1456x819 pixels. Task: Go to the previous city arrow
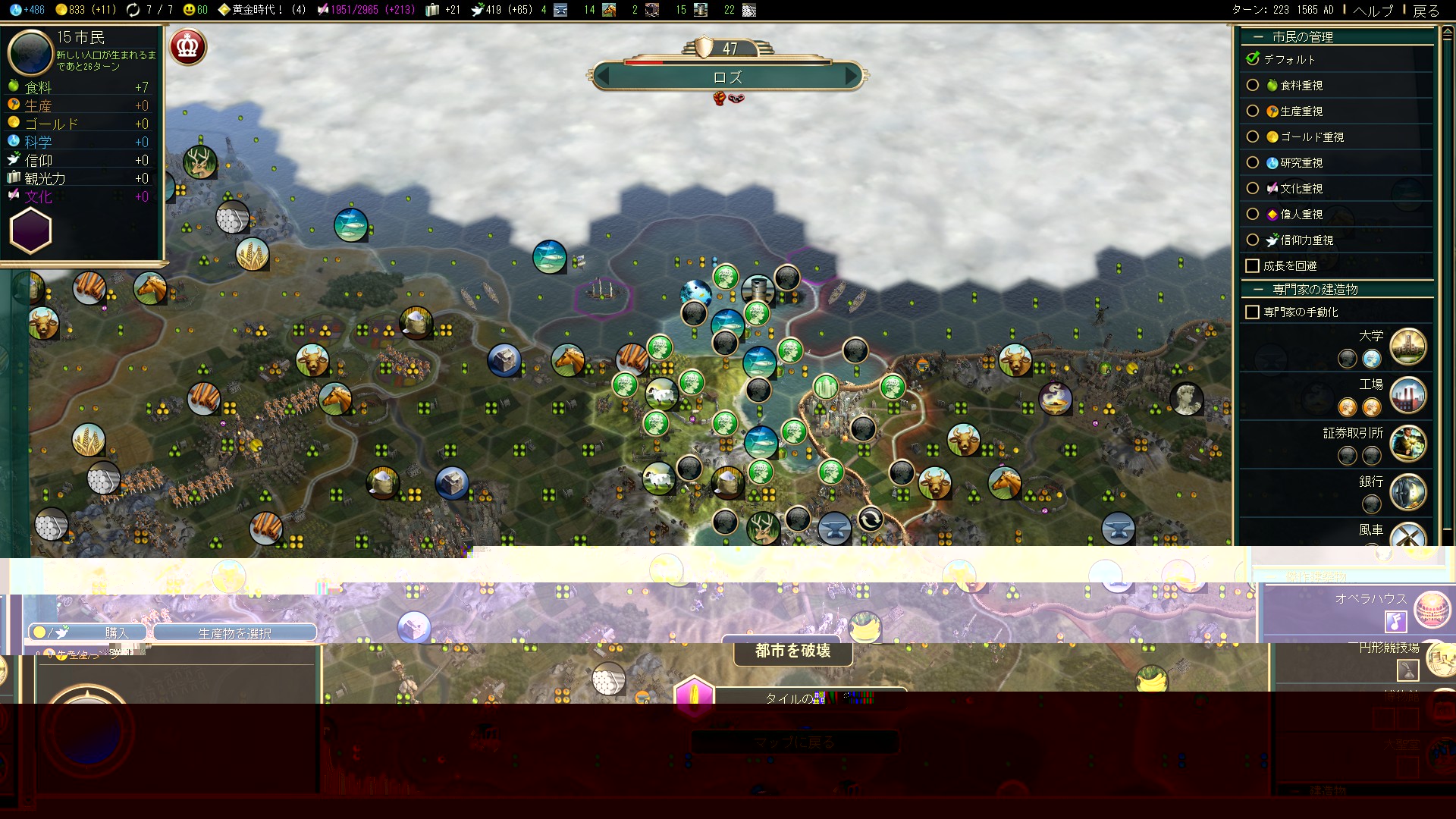(604, 76)
